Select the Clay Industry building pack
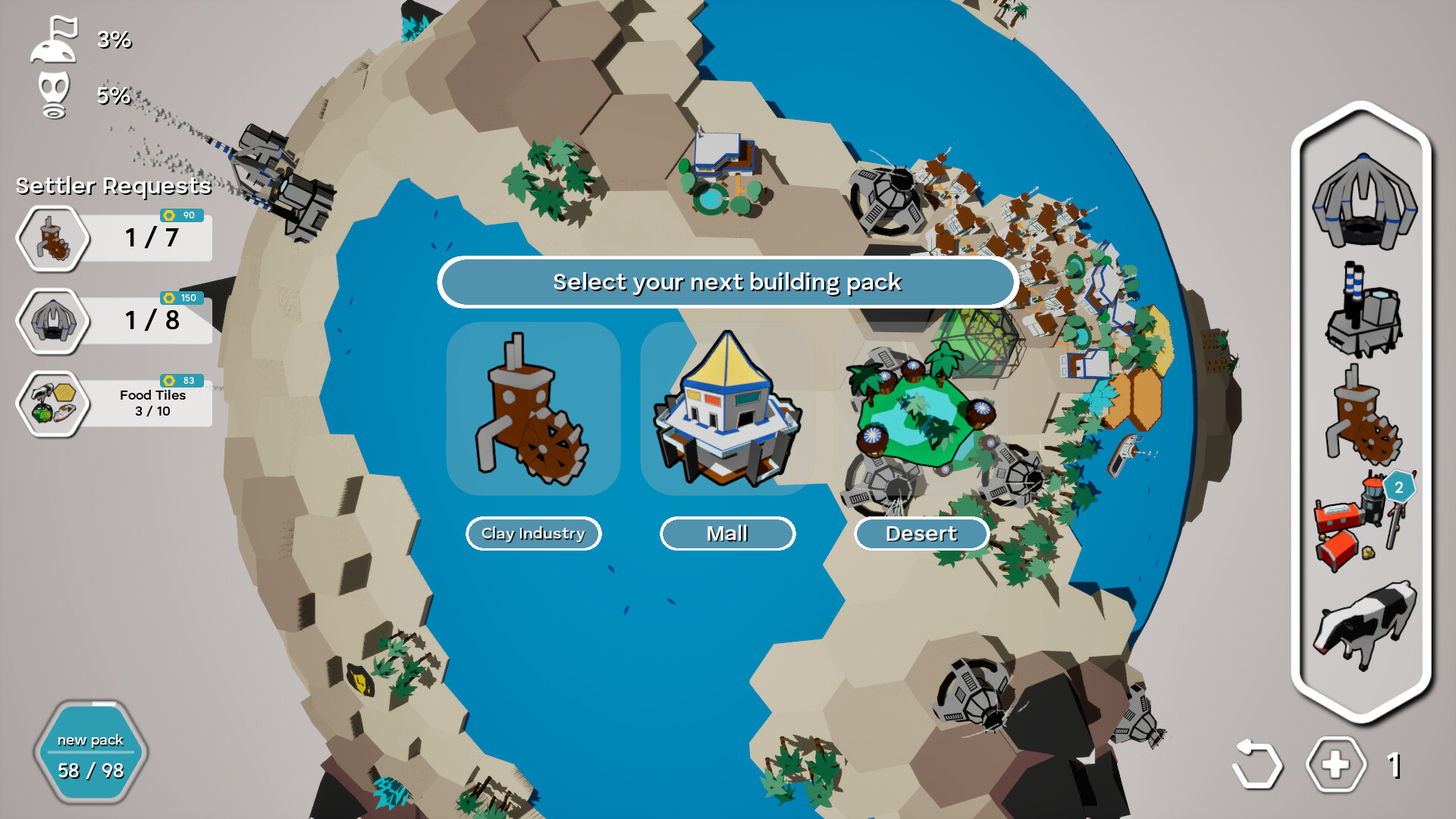 pos(532,533)
